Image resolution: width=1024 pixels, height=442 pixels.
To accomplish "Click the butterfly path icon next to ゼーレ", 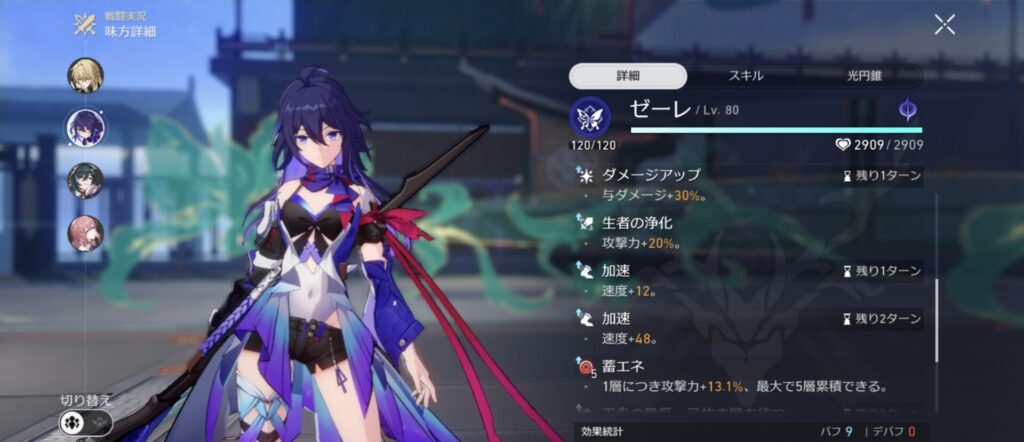I will coord(589,117).
